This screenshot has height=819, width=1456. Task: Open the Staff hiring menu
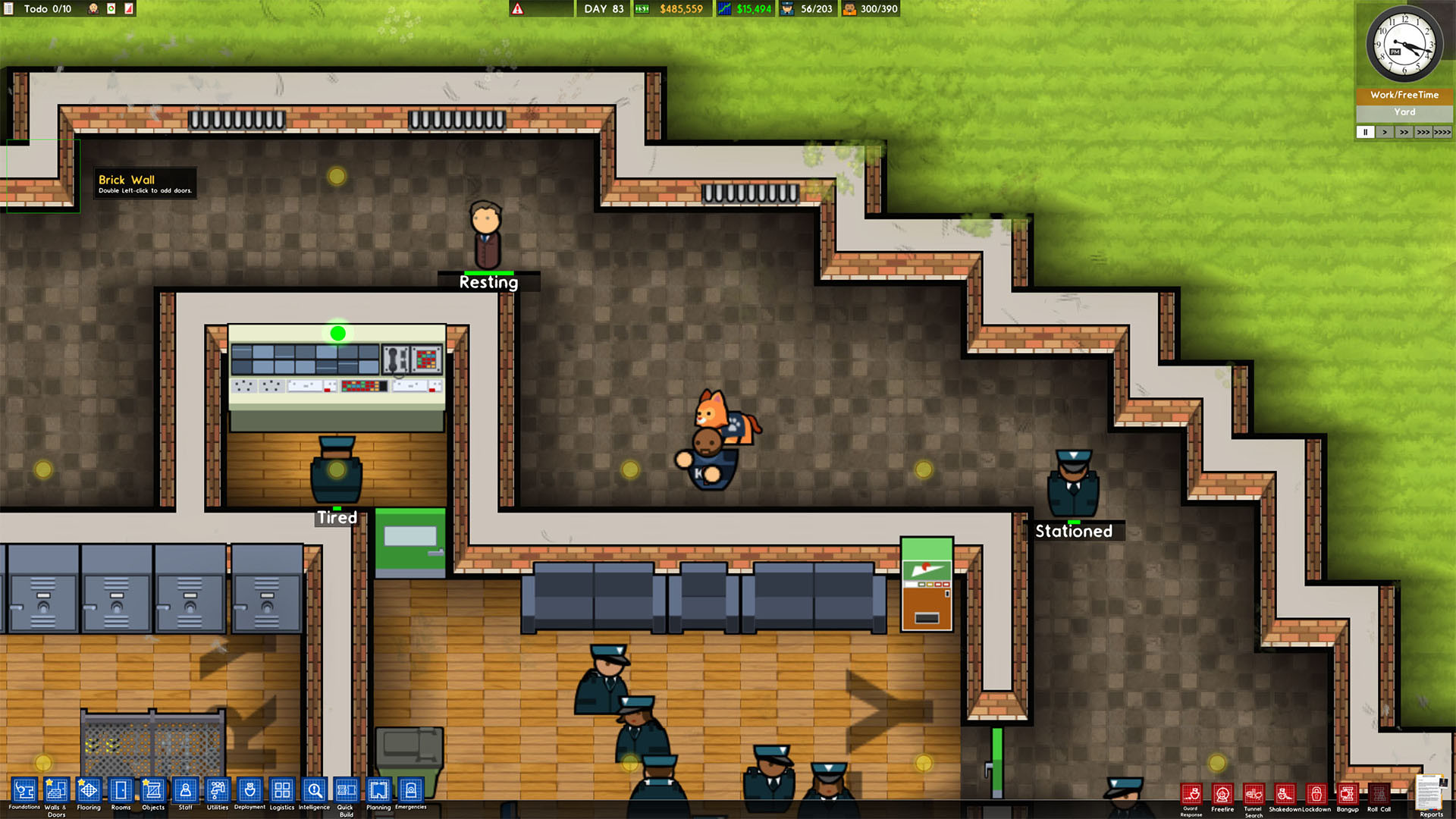pyautogui.click(x=185, y=792)
